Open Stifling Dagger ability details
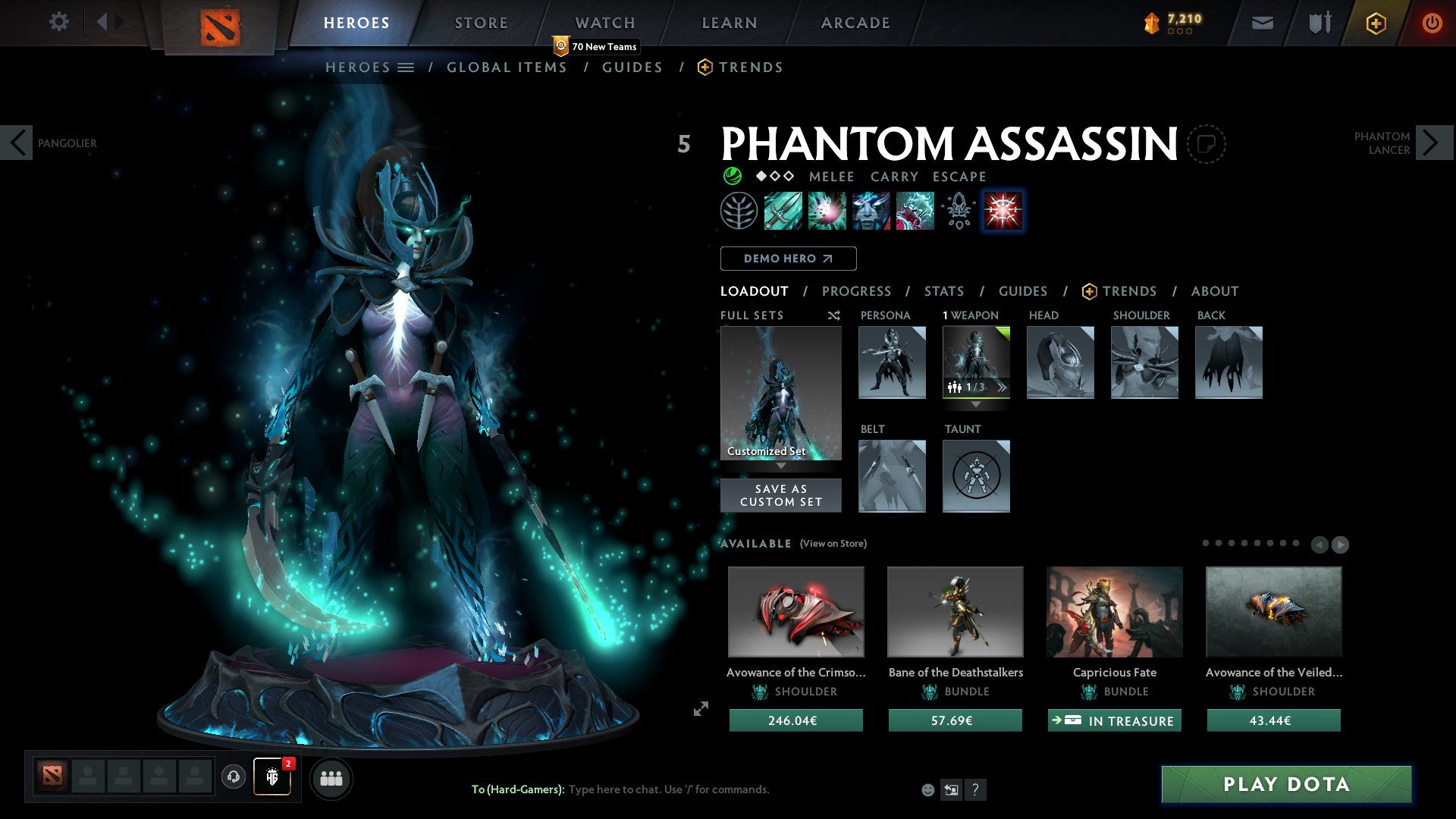 point(784,211)
